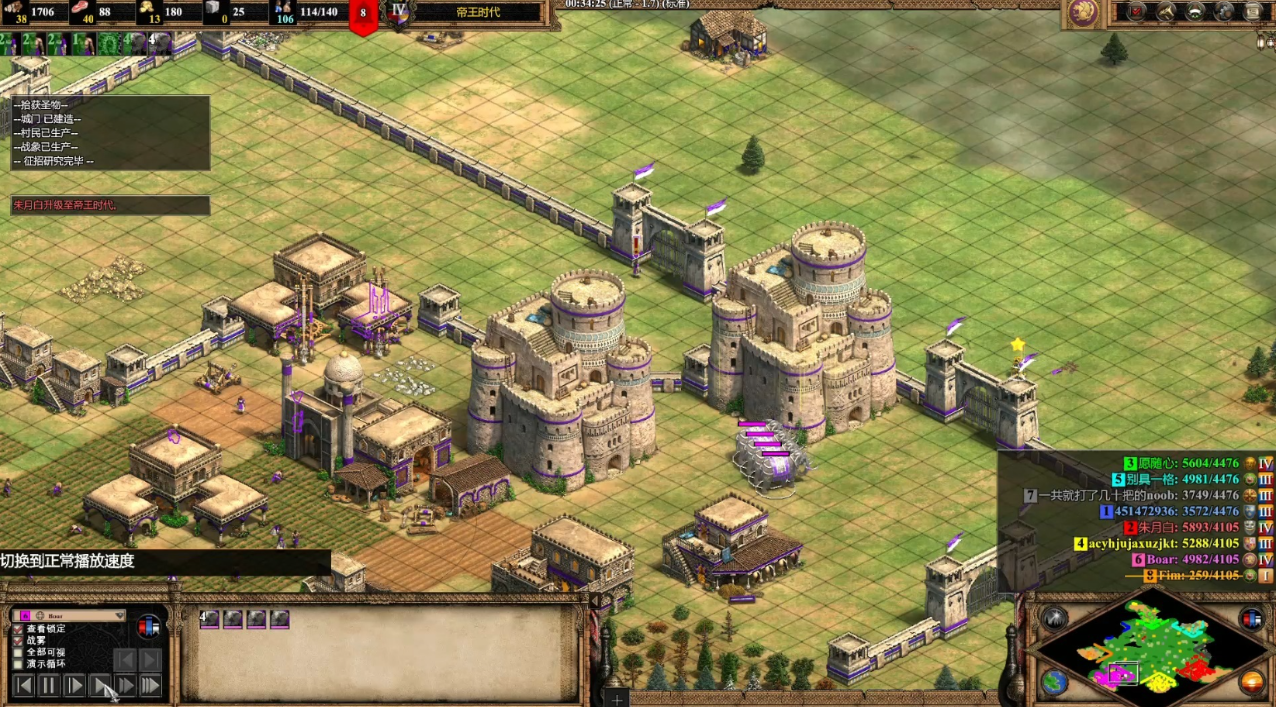The height and width of the screenshot is (707, 1276).
Task: Toggle the sunset orange orb beside minimap
Action: click(x=1251, y=682)
